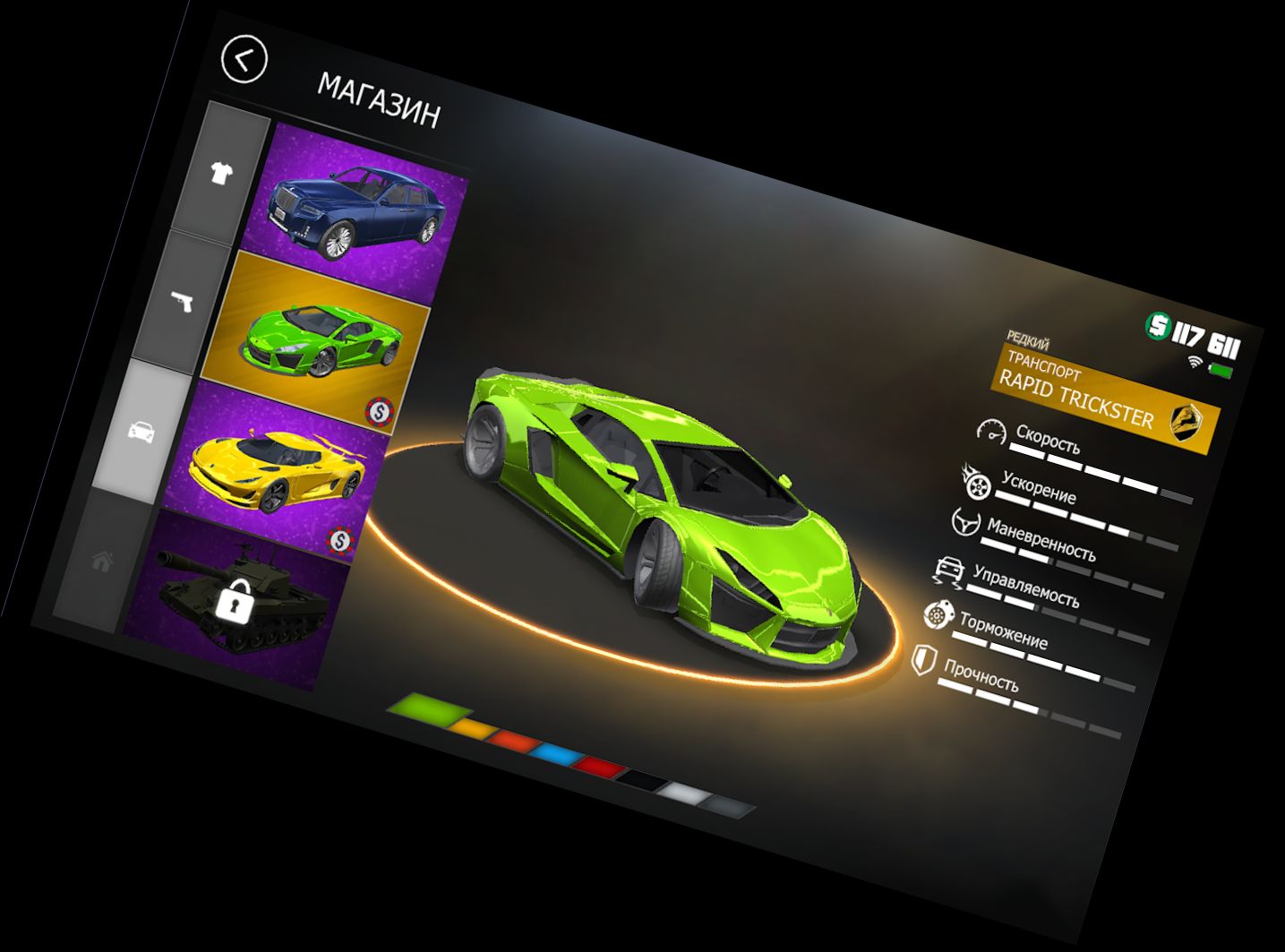This screenshot has height=952, width=1285.
Task: Click the dollar cash balance icon
Action: click(1159, 326)
